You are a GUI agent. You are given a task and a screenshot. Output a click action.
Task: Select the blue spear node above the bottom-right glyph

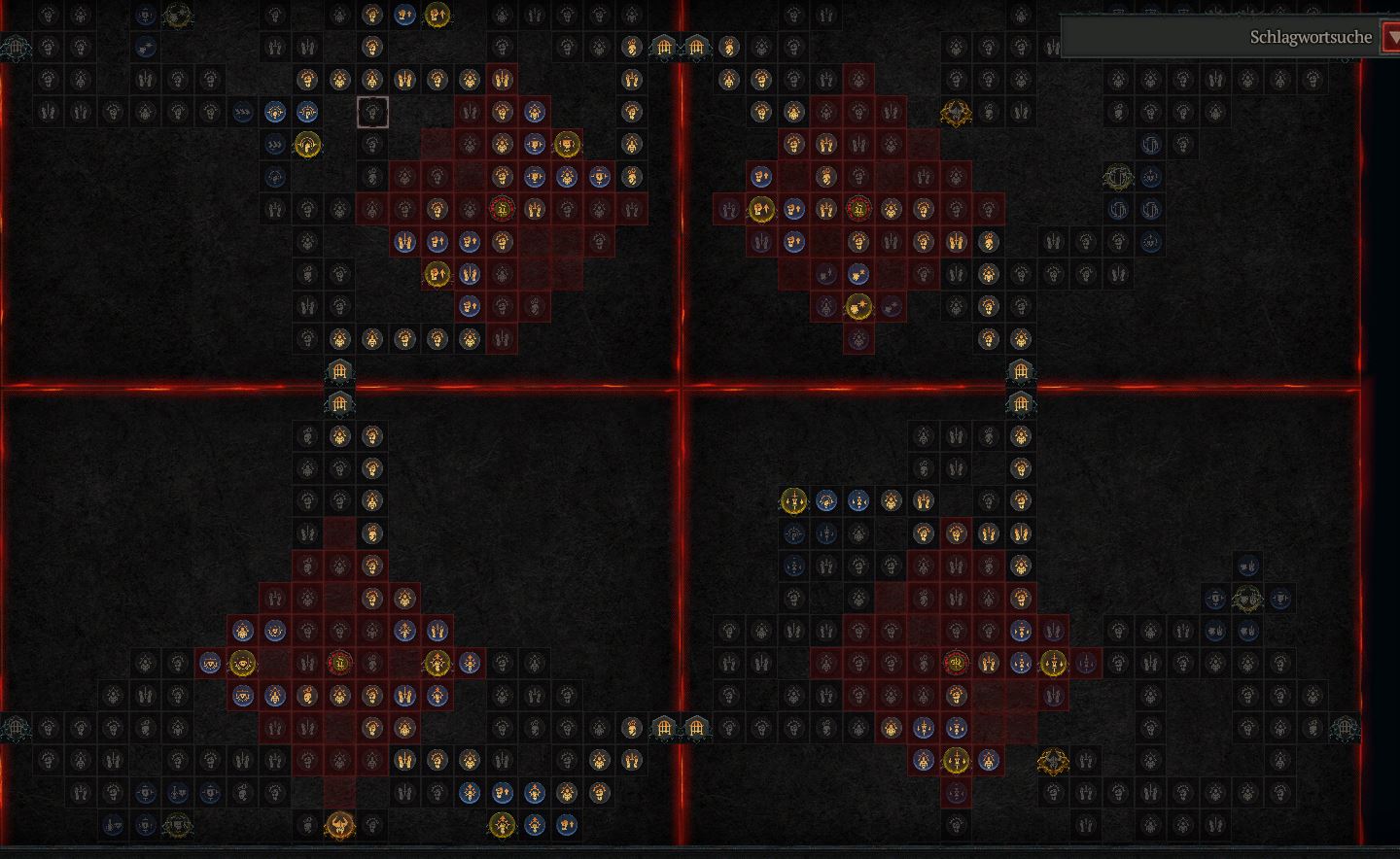(x=1020, y=630)
